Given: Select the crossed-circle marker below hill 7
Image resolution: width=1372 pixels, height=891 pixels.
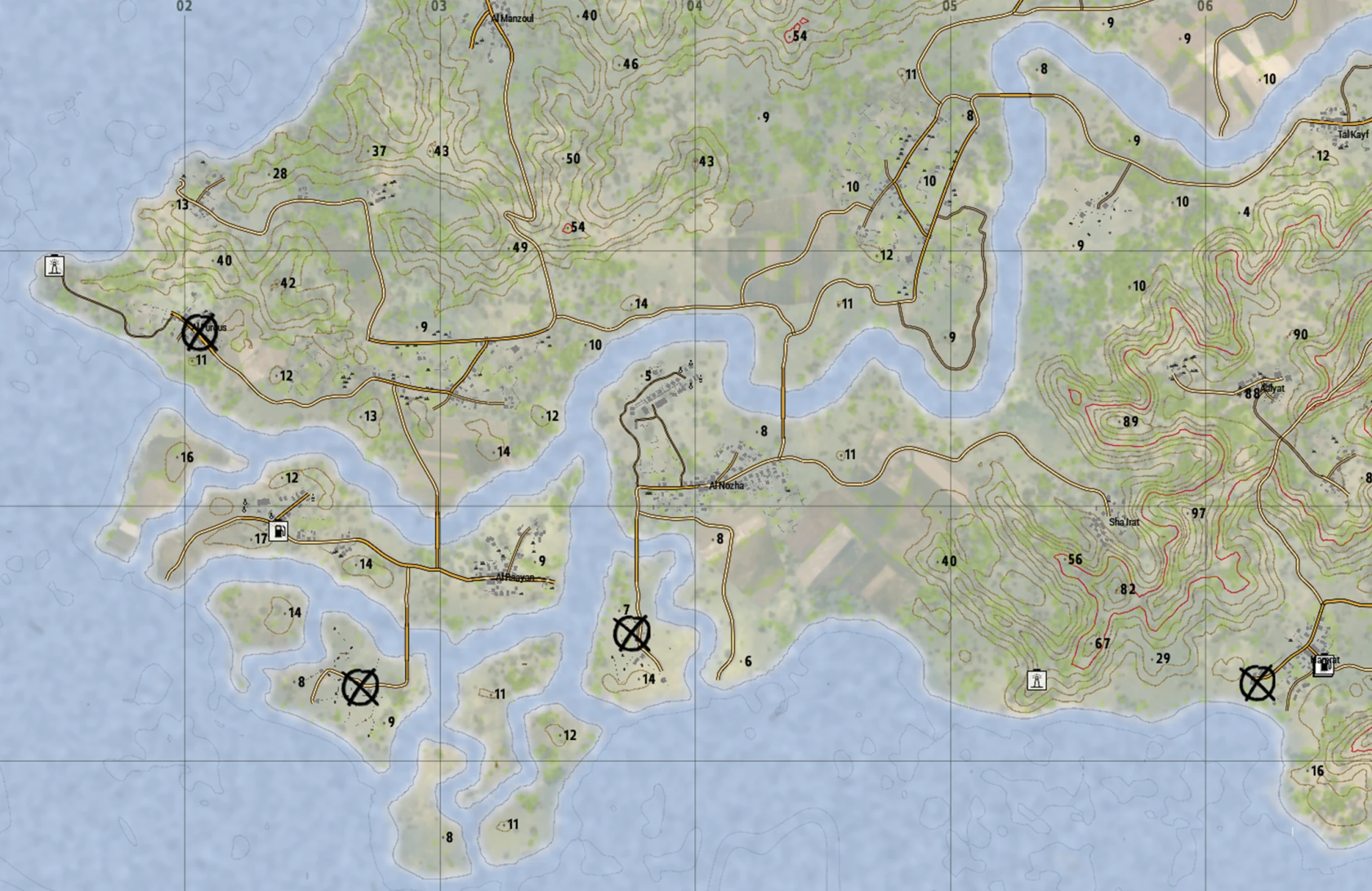Looking at the screenshot, I should [x=630, y=633].
